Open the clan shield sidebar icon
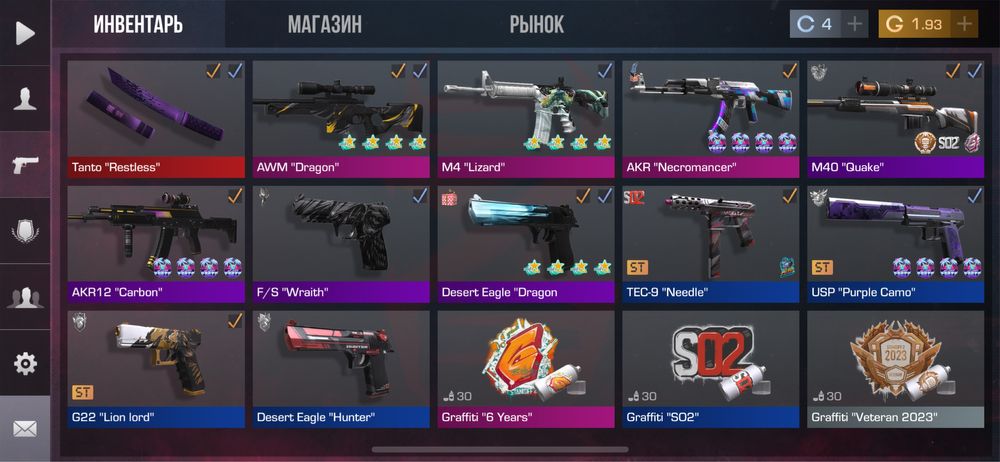 [x=25, y=231]
